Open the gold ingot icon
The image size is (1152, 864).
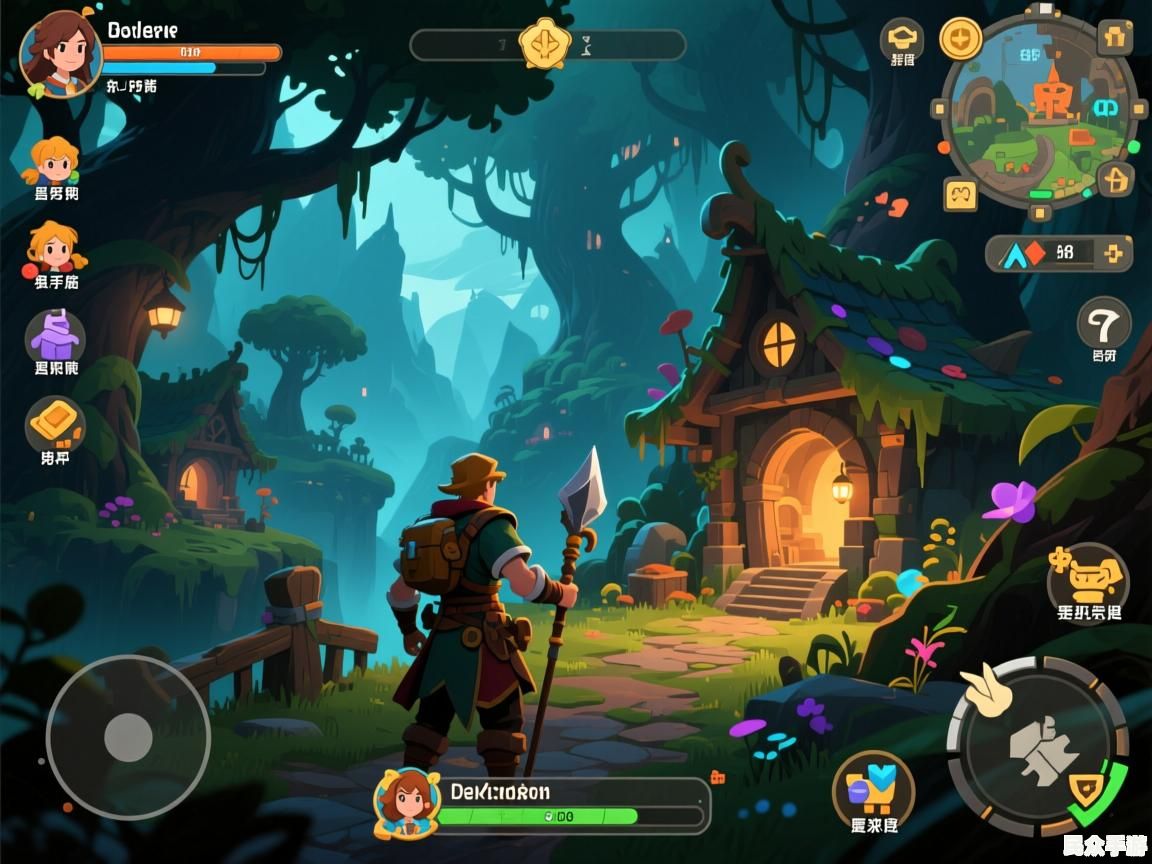(55, 424)
